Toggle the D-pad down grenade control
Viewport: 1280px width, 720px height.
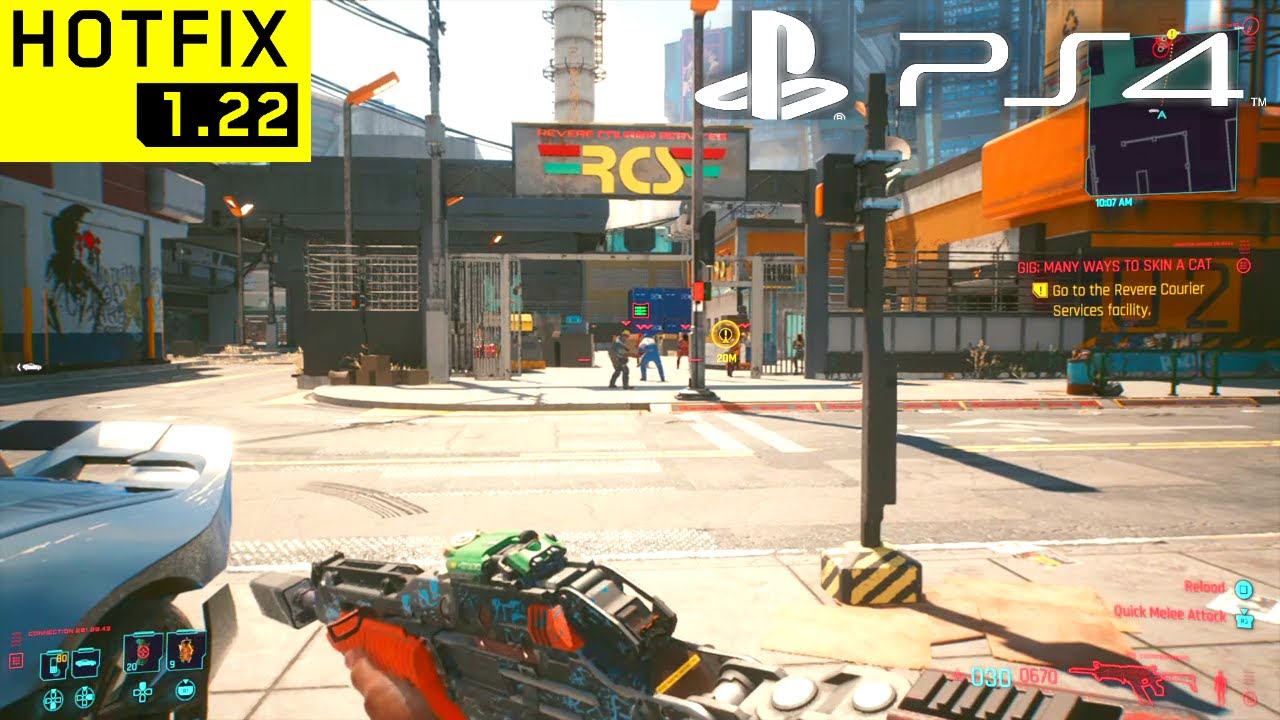(x=143, y=693)
